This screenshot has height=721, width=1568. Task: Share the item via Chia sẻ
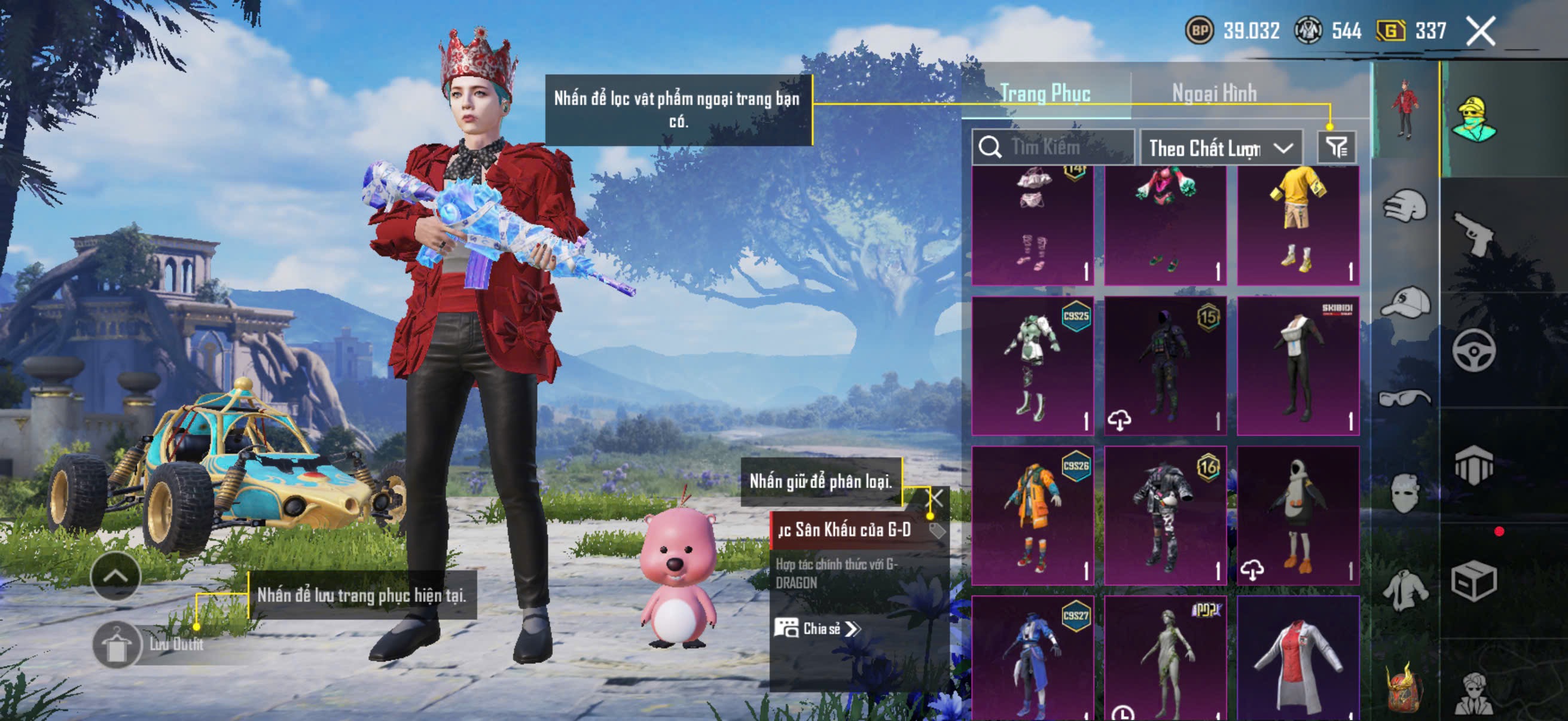pos(817,628)
